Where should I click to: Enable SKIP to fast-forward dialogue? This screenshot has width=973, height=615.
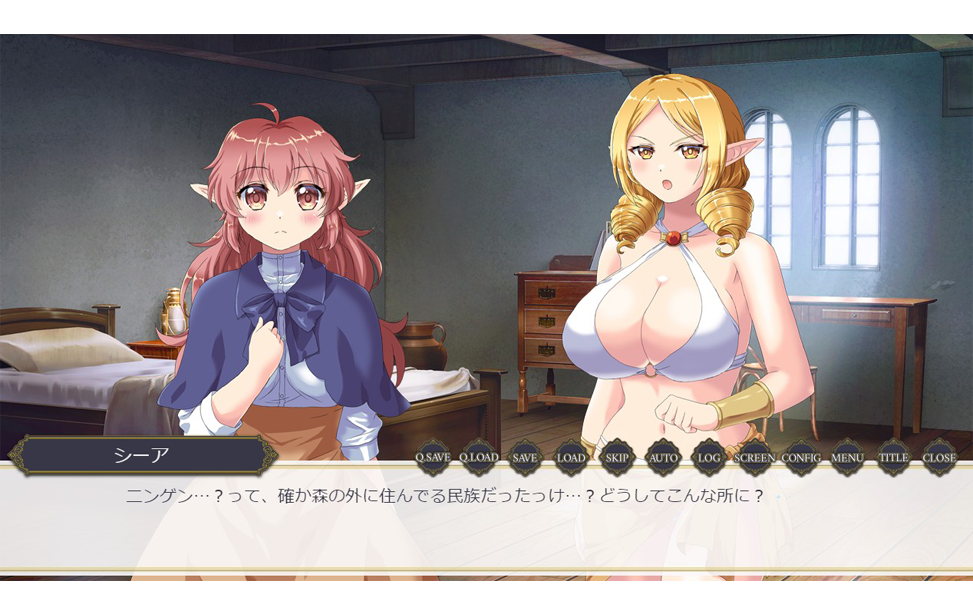point(617,458)
